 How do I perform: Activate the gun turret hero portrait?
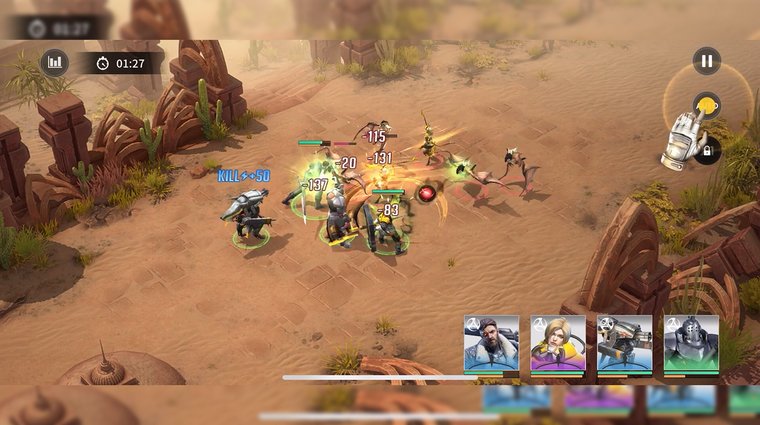[x=624, y=344]
